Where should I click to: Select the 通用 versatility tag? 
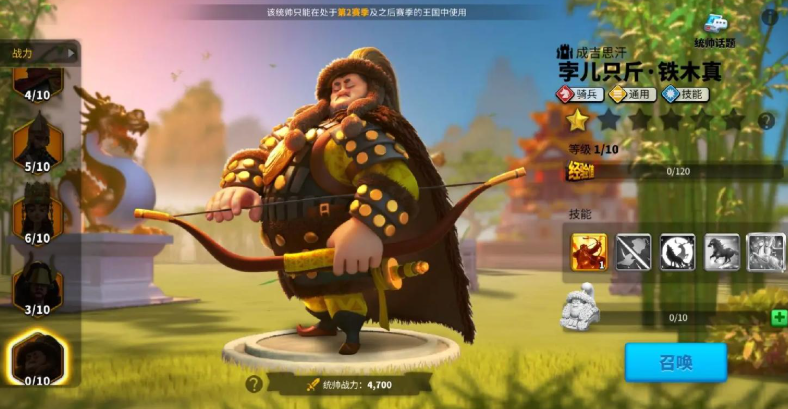(x=633, y=95)
